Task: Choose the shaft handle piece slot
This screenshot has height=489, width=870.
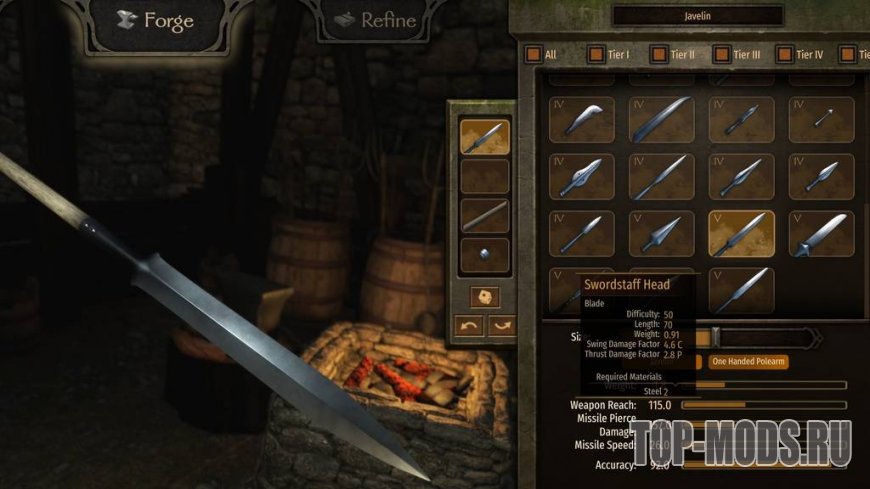Action: [485, 216]
